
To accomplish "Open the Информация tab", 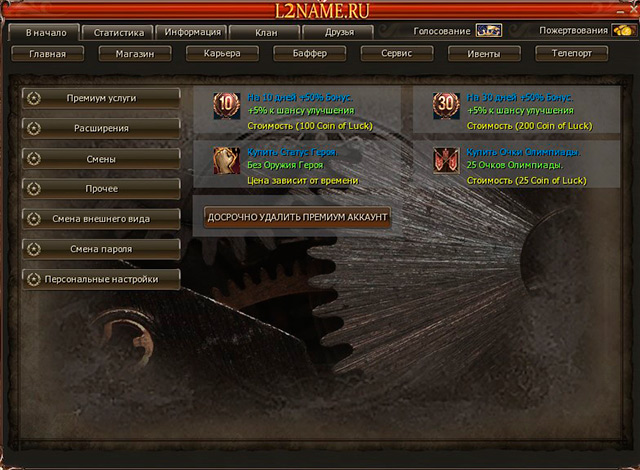I will coord(193,33).
